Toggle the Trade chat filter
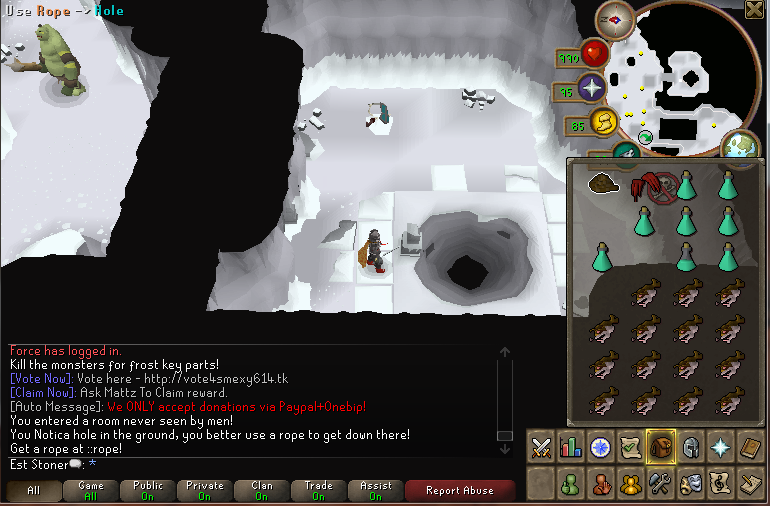 click(318, 490)
